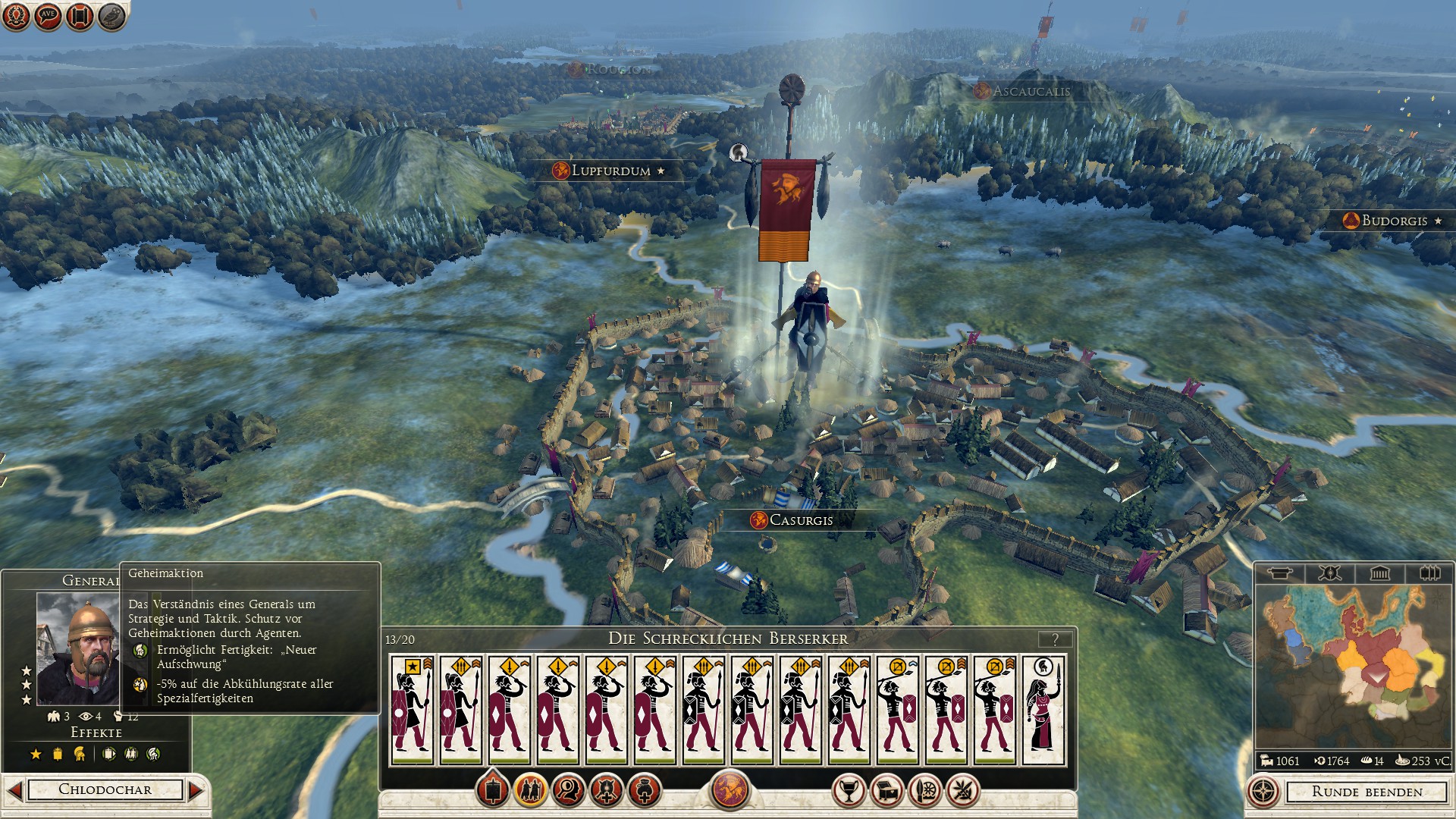Viewport: 1456px width, 819px height.
Task: Click the laurel wreath icon in the top bar
Action: [x=16, y=16]
